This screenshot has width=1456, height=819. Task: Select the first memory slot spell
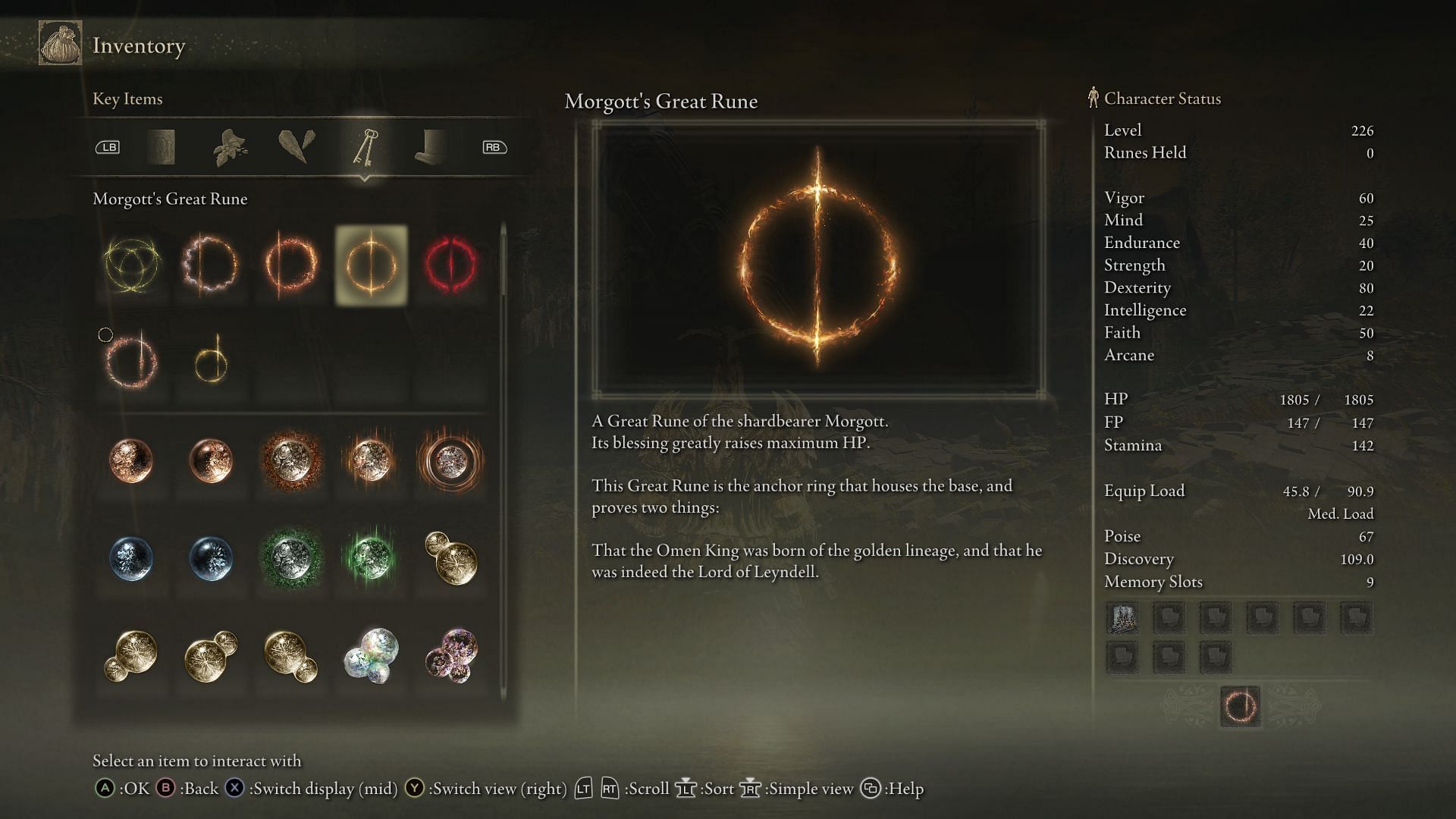click(1122, 618)
